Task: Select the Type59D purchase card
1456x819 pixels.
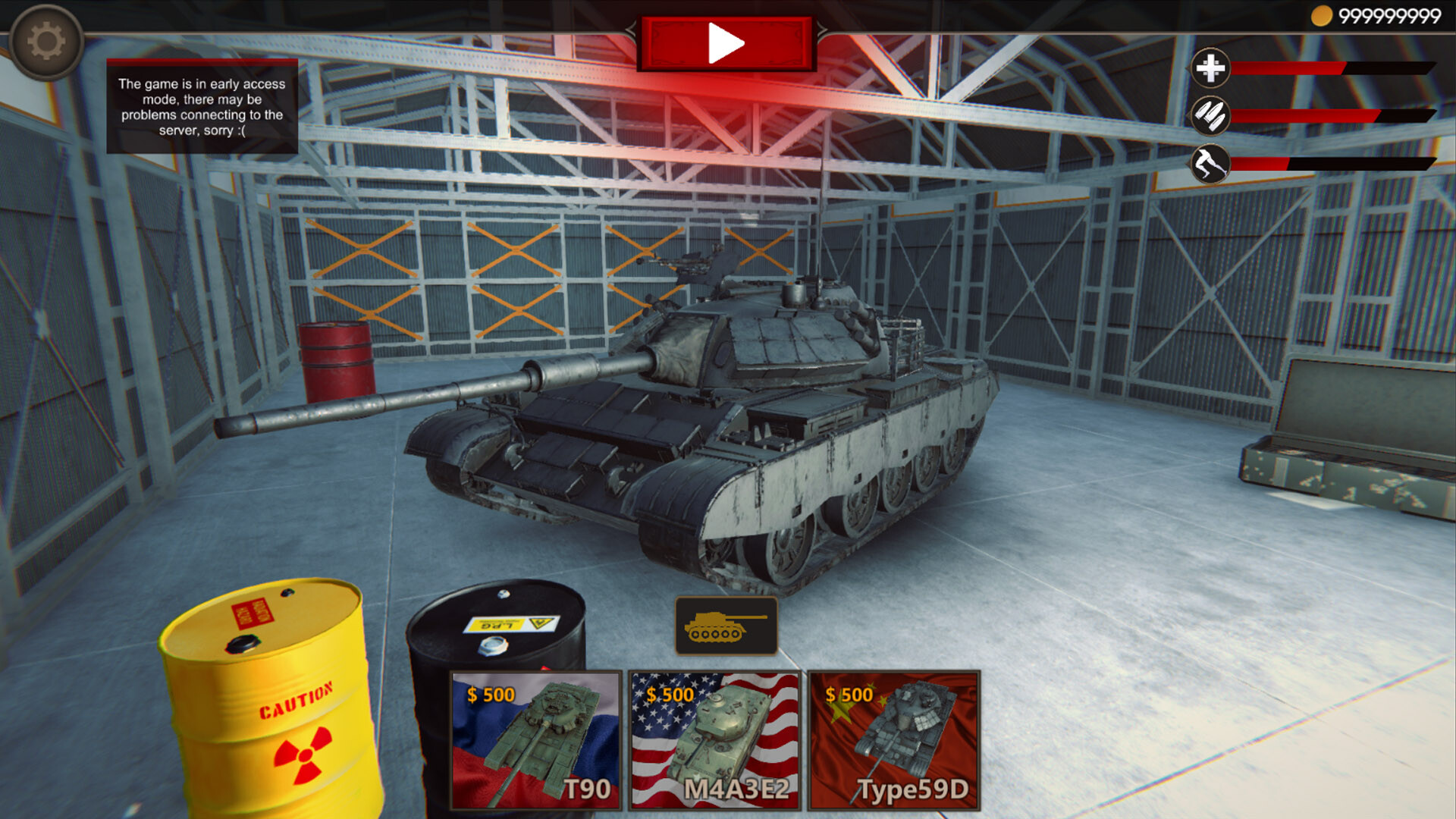Action: pos(895,743)
